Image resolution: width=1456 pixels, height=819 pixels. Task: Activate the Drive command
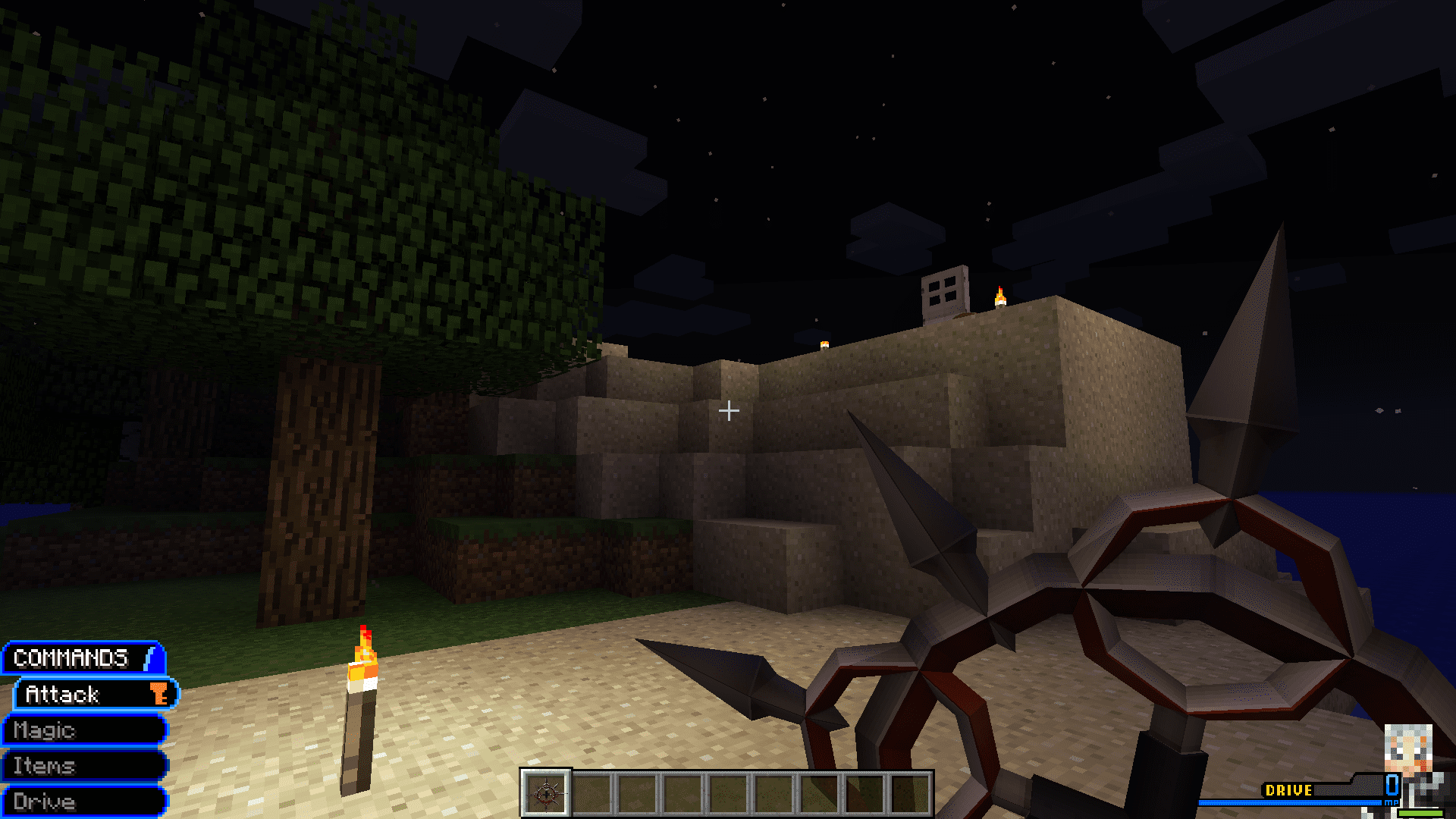[x=83, y=802]
